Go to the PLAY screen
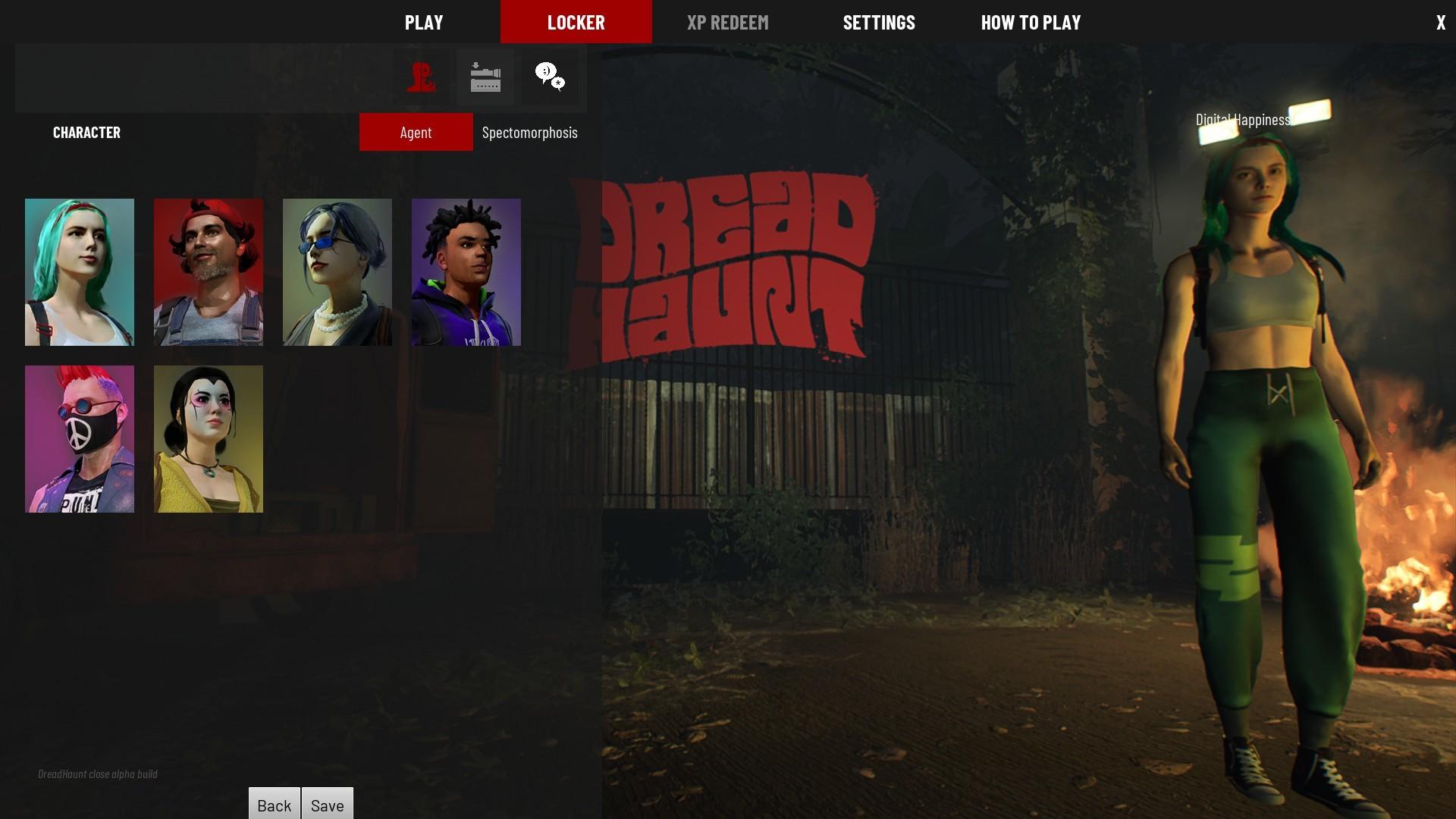 (423, 22)
